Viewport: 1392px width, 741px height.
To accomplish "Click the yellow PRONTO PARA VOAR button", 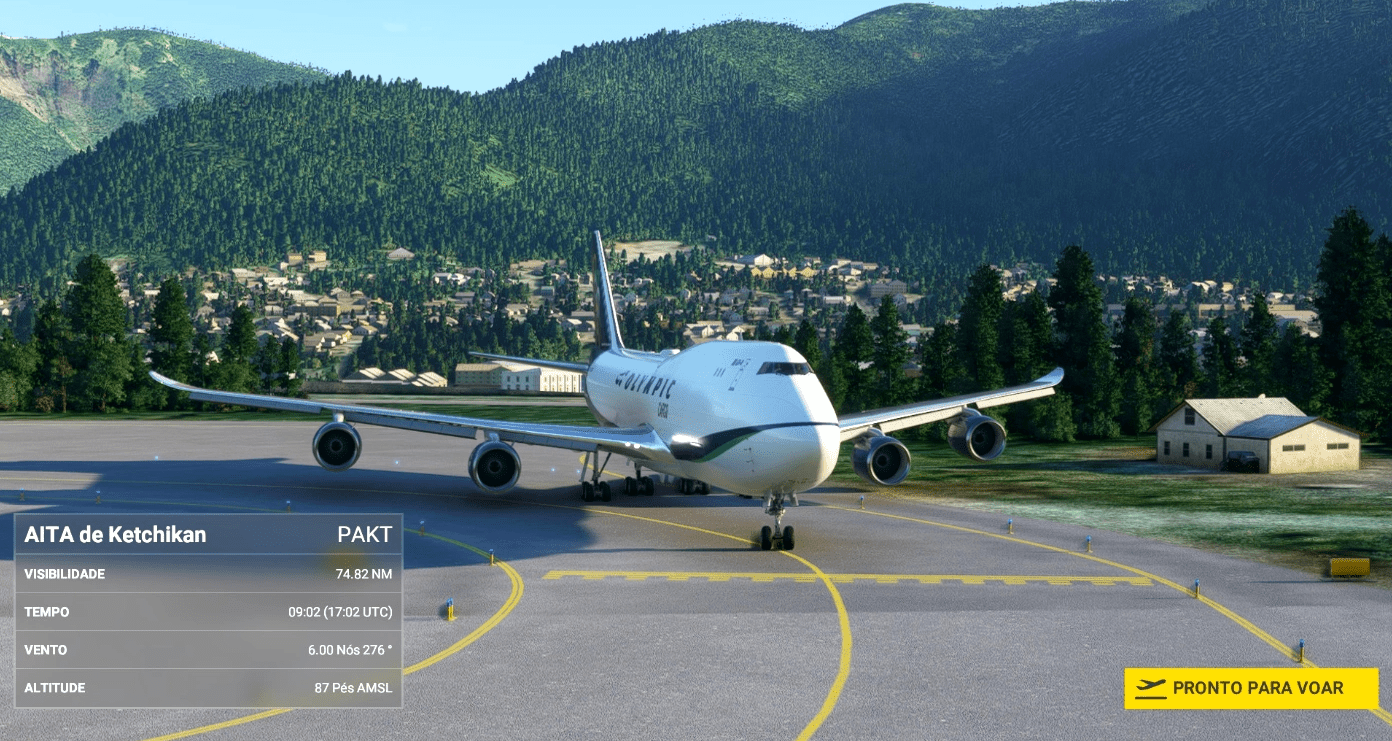I will pos(1251,688).
